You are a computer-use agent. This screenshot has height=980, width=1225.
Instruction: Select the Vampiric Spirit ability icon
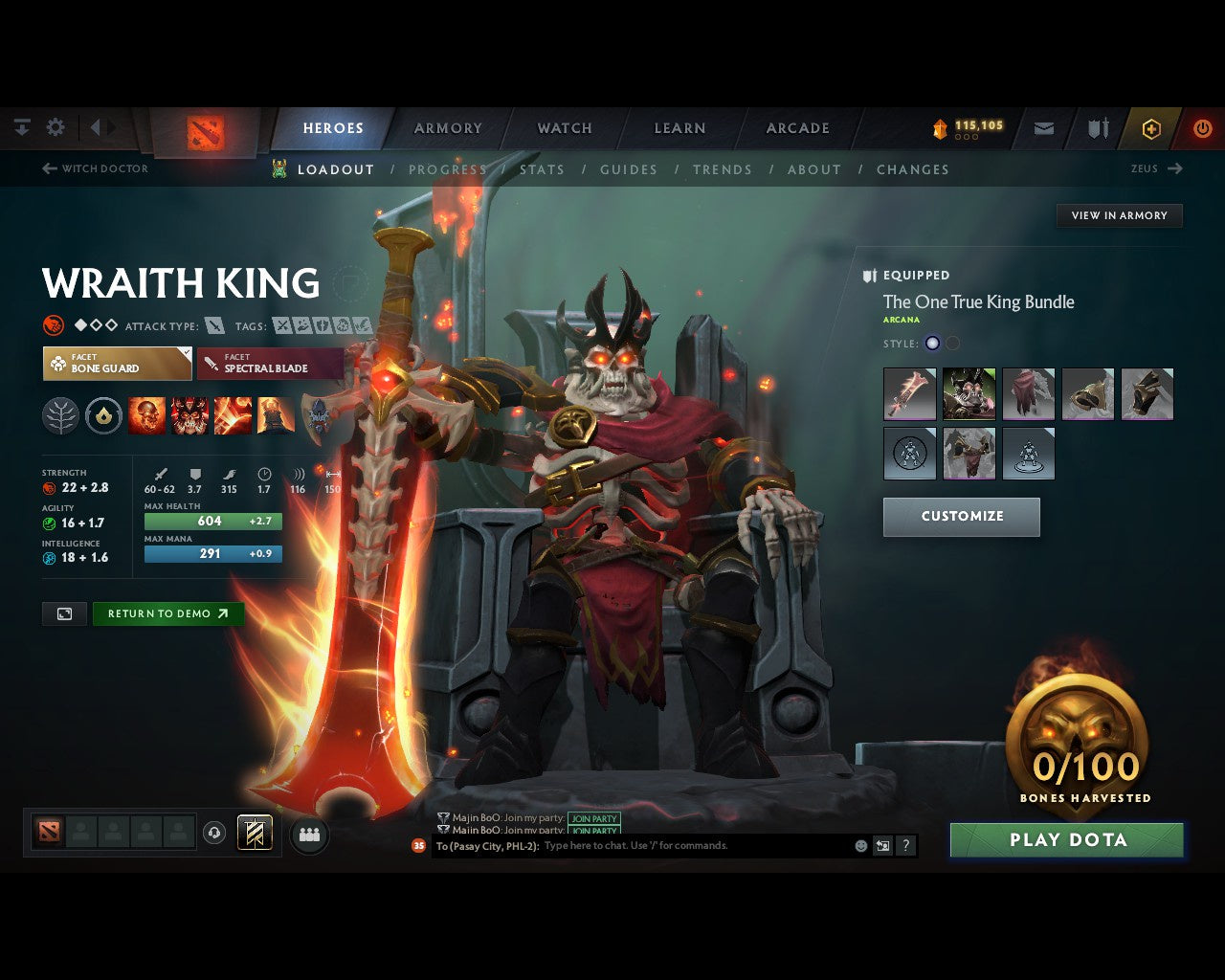[189, 414]
